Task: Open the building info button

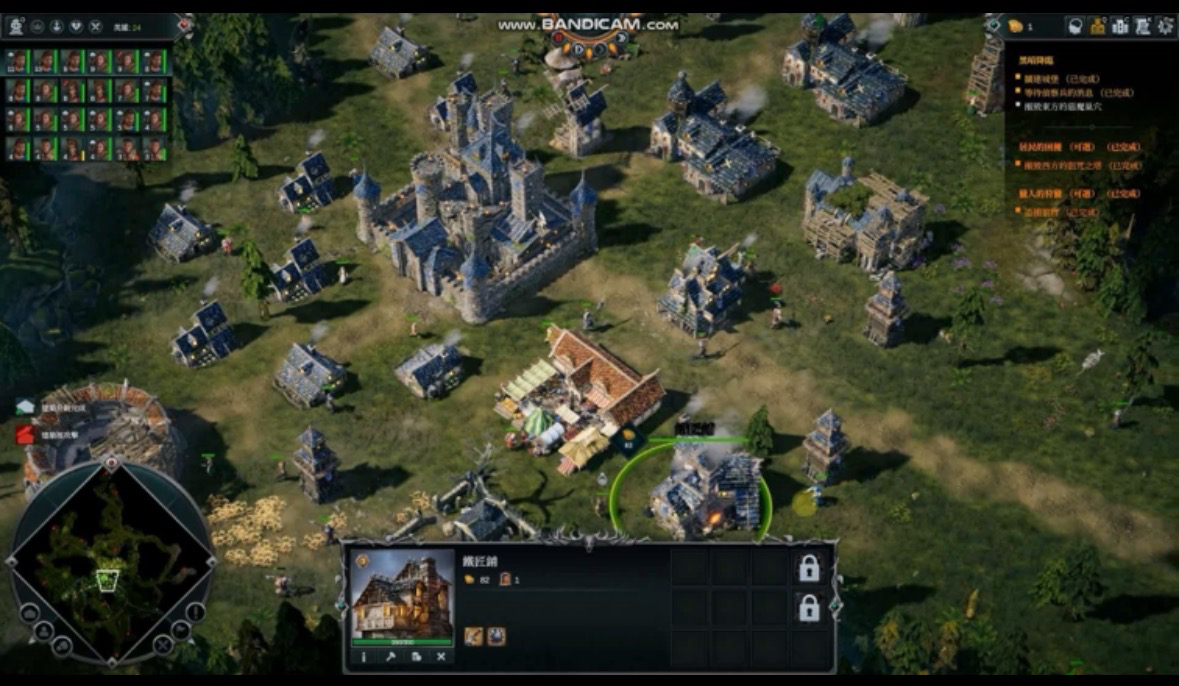Action: pyautogui.click(x=363, y=657)
